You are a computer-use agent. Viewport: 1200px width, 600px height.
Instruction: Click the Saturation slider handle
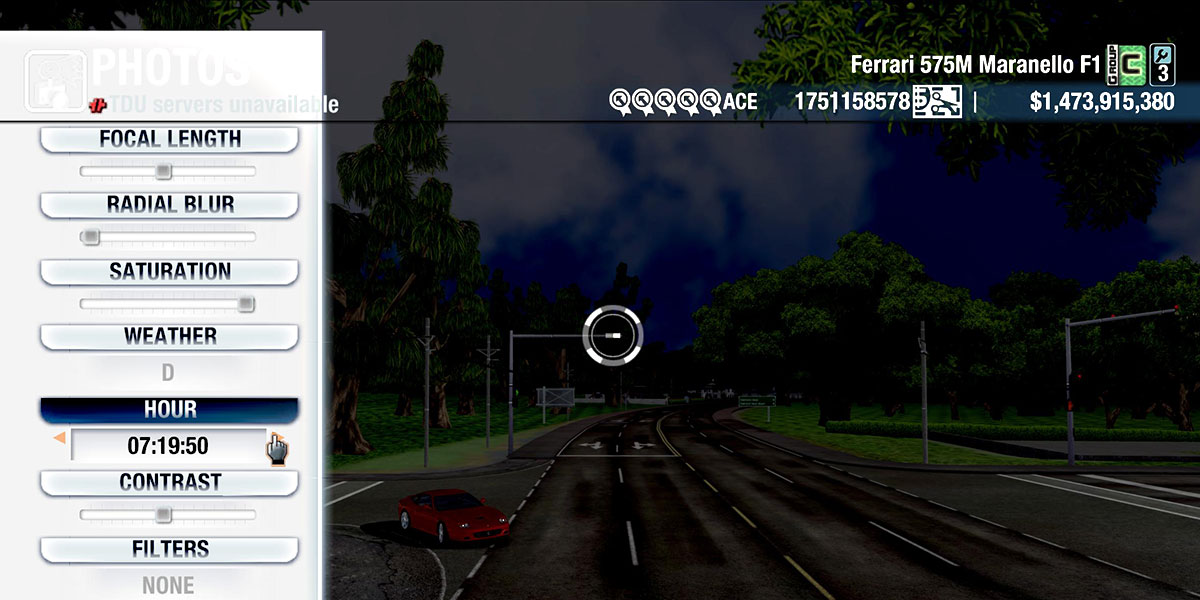click(x=246, y=304)
